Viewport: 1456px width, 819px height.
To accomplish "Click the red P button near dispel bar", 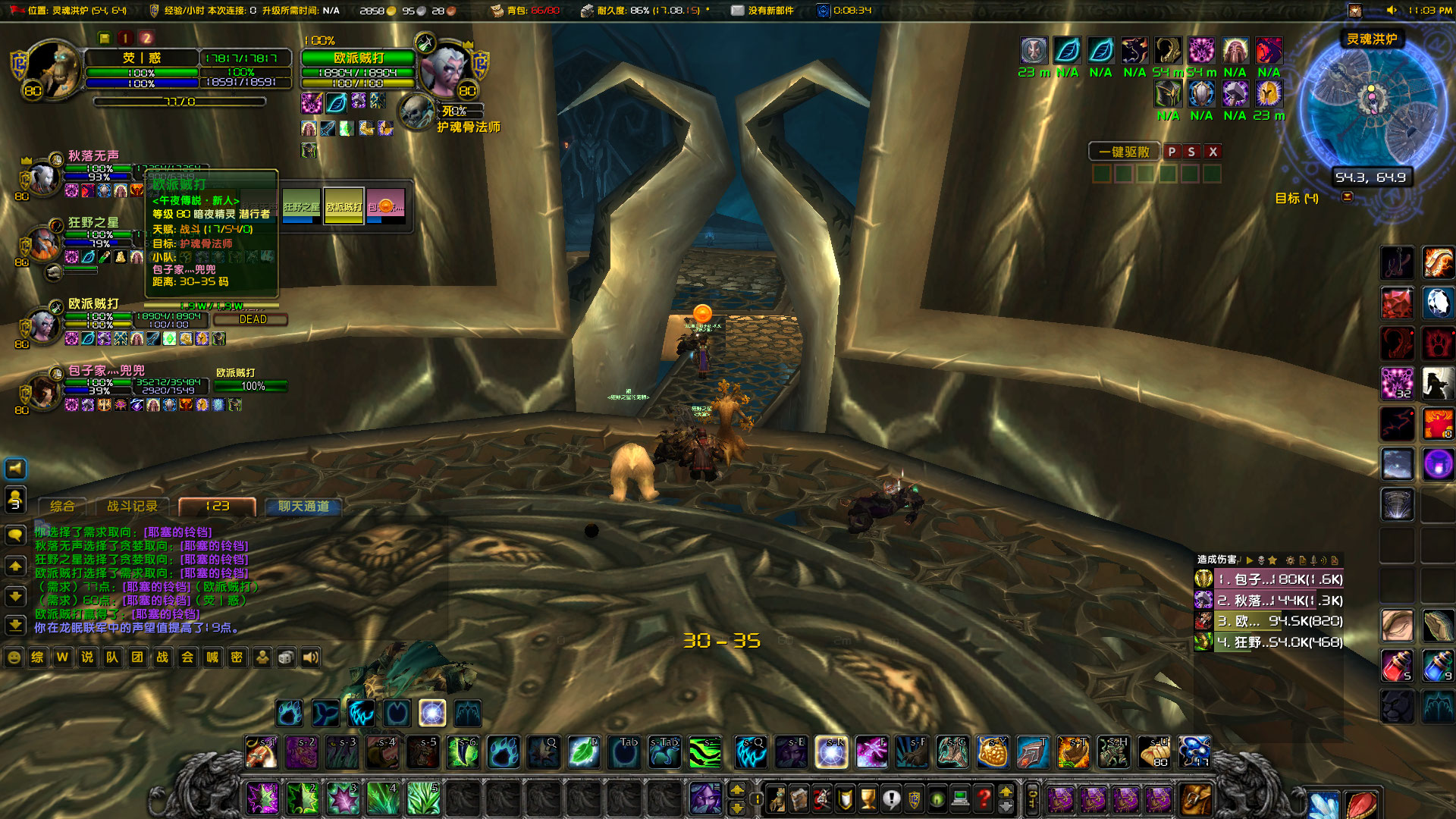I will (x=1172, y=152).
